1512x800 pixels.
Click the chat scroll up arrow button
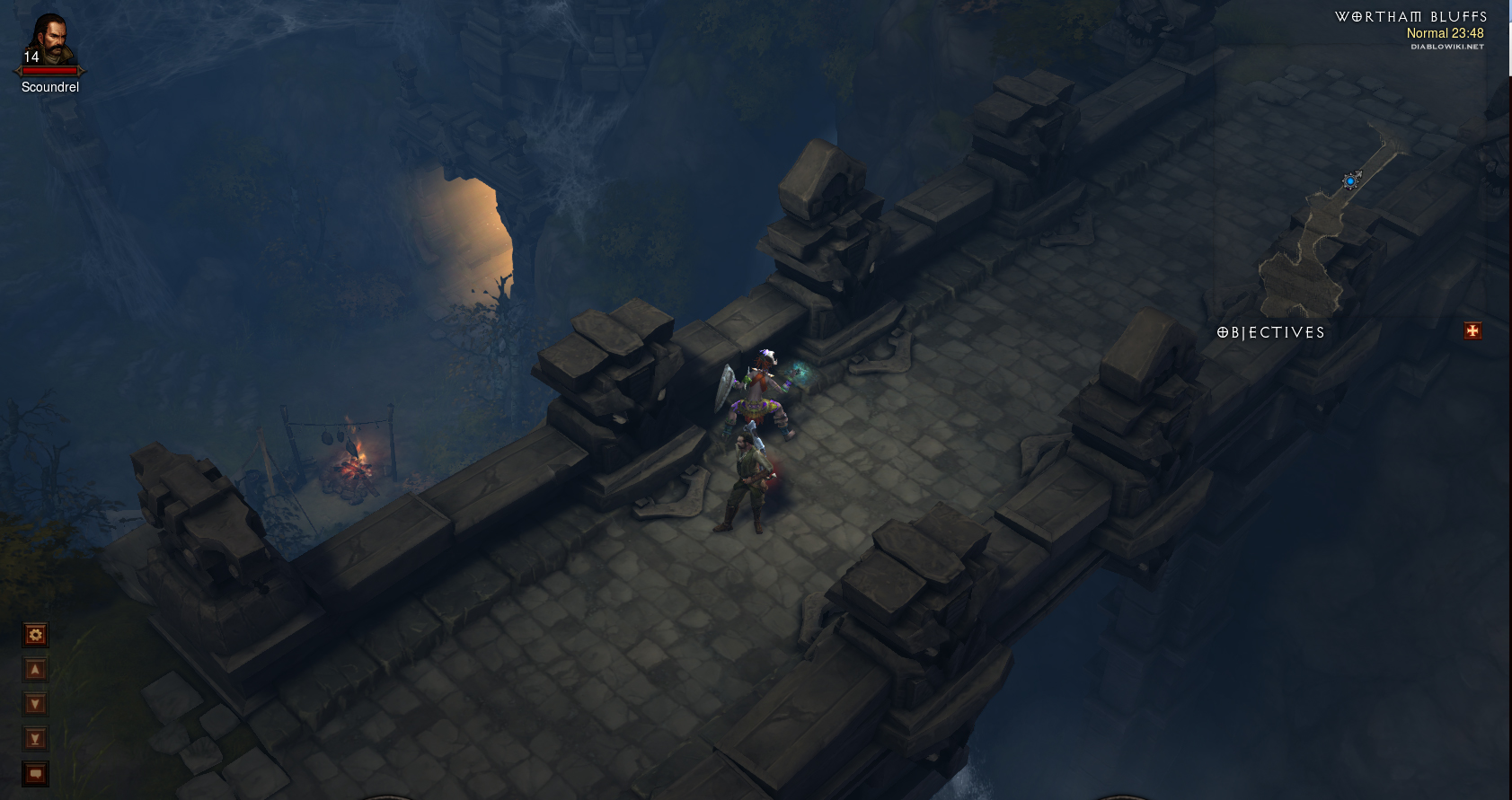[35, 669]
